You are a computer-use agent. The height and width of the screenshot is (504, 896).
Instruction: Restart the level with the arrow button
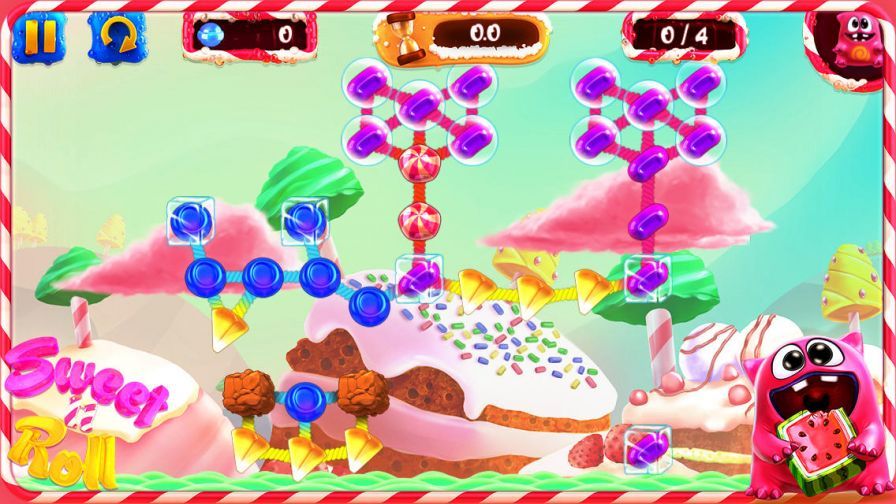[x=110, y=36]
